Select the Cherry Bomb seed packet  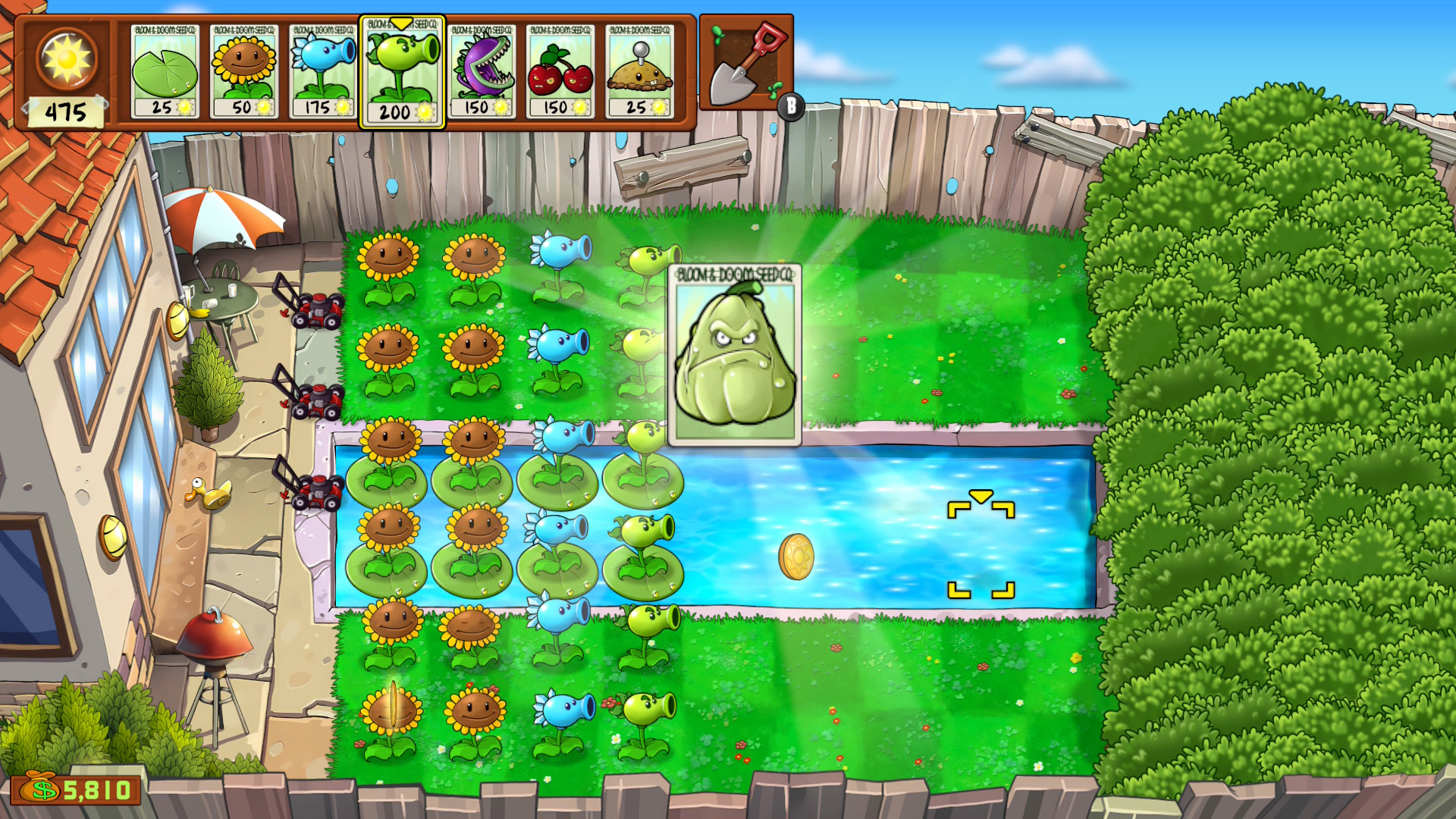[560, 72]
